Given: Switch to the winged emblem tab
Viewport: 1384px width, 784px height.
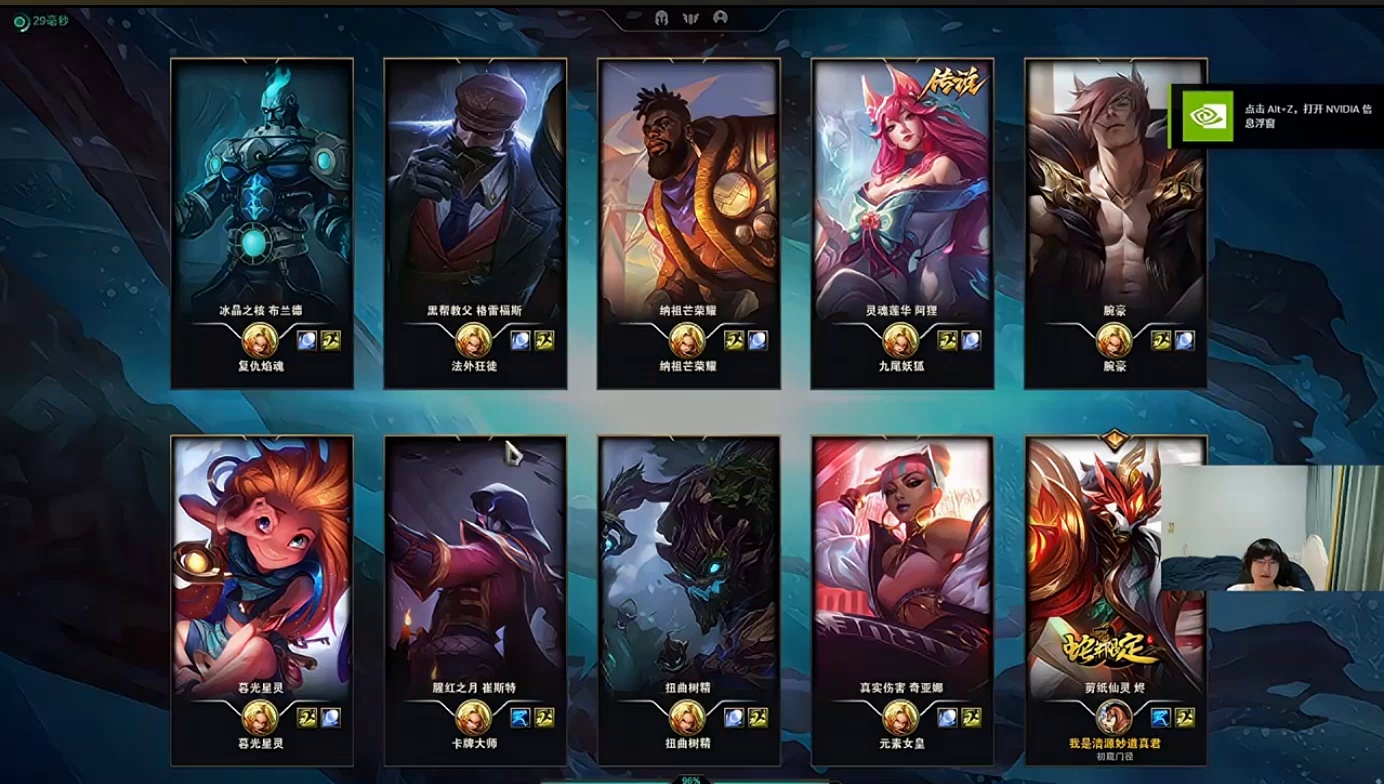Looking at the screenshot, I should pyautogui.click(x=690, y=18).
